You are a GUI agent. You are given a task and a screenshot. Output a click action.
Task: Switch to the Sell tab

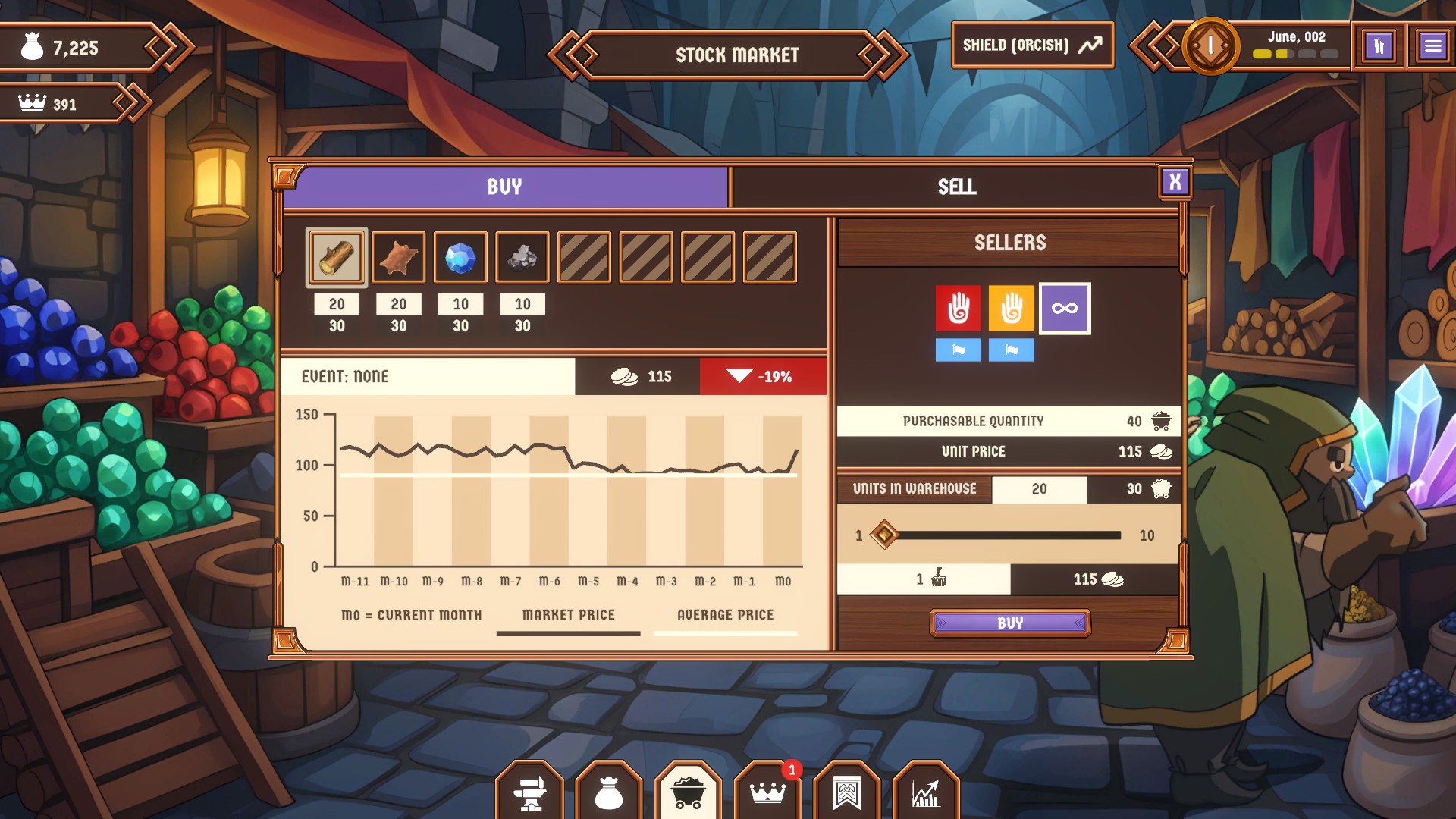point(955,187)
